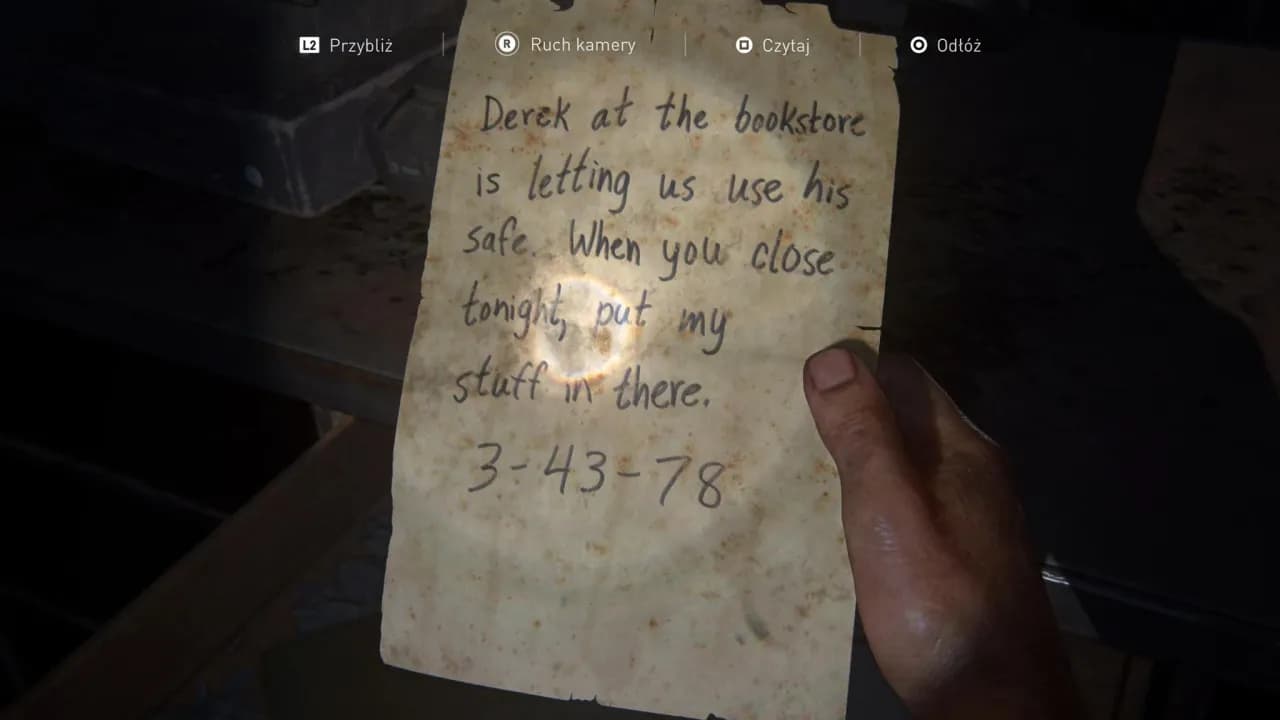Click the circle button icon beside Odłóż

point(917,44)
